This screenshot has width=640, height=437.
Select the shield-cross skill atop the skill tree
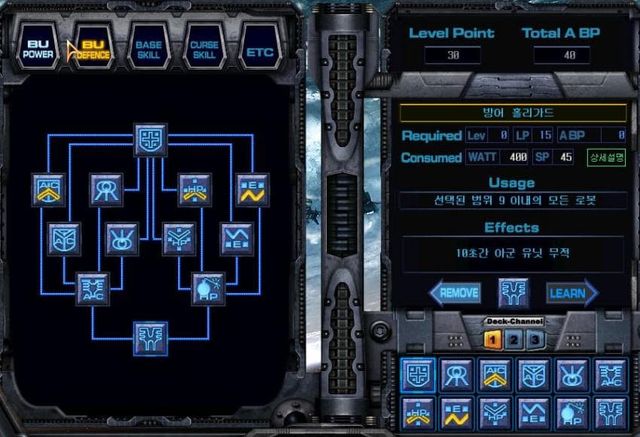tap(151, 140)
